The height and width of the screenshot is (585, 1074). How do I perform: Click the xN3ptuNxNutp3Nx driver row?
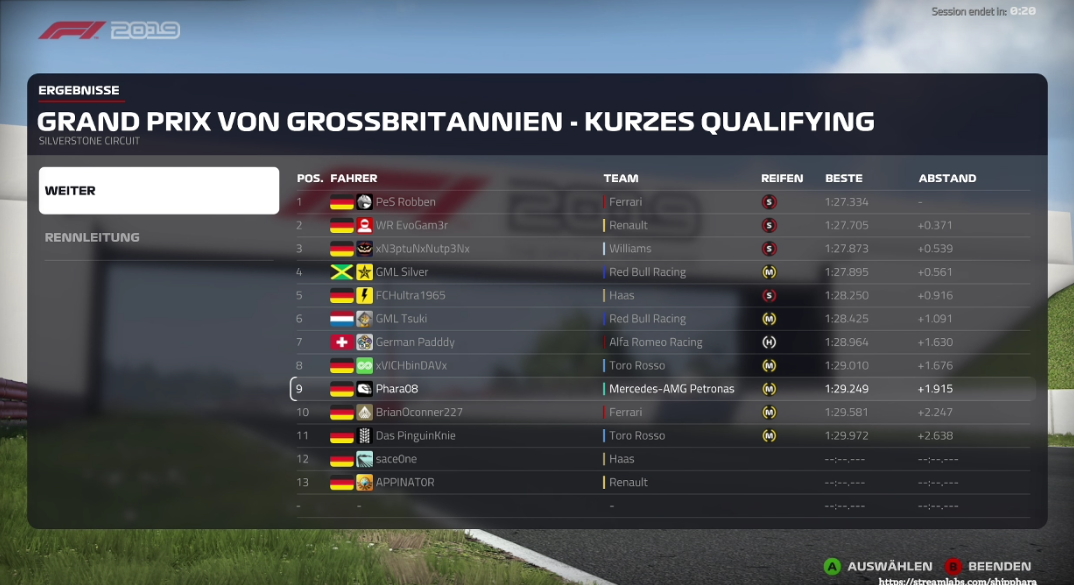(x=422, y=248)
